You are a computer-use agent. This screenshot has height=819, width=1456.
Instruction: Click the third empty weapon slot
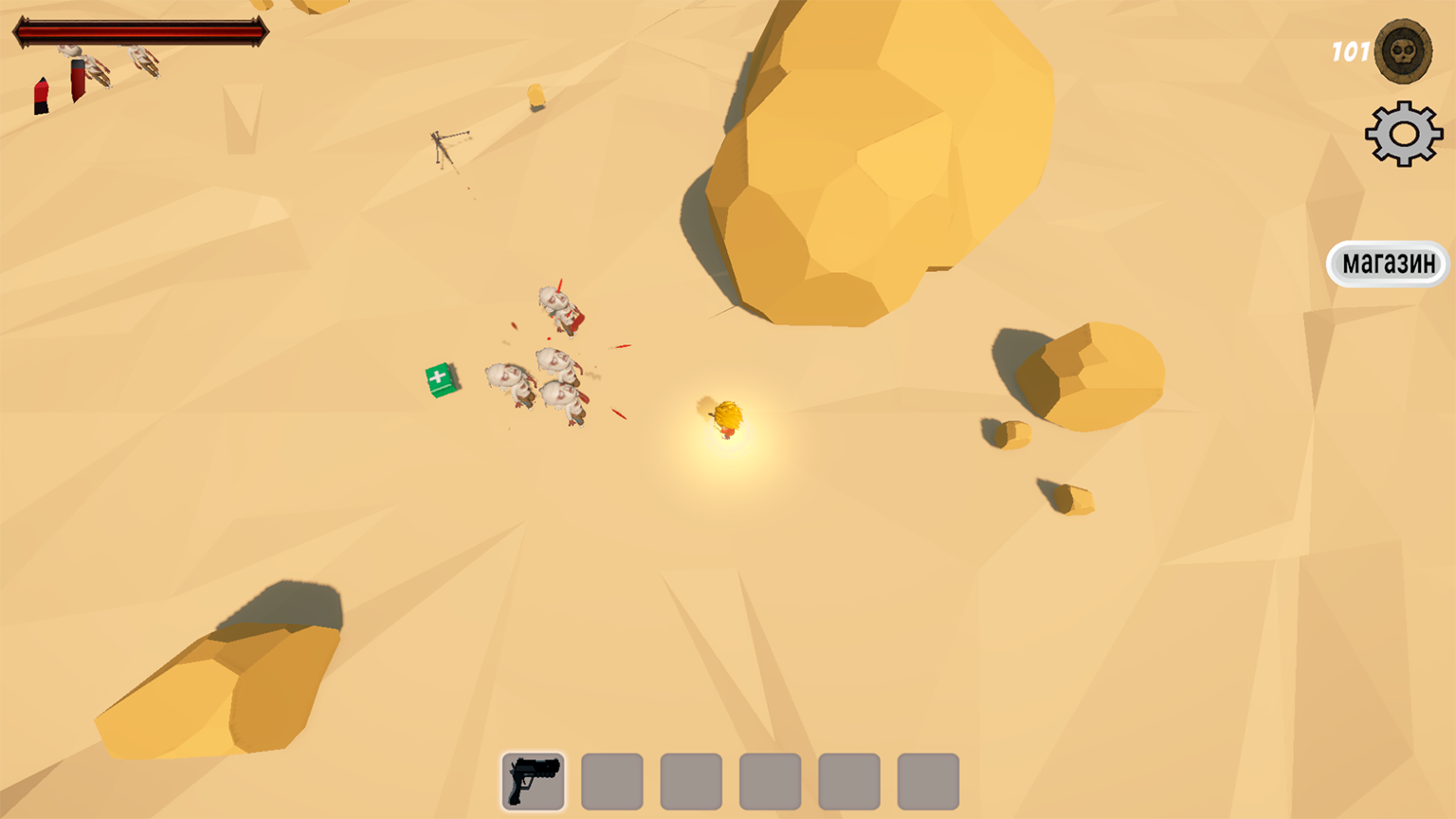pos(689,781)
